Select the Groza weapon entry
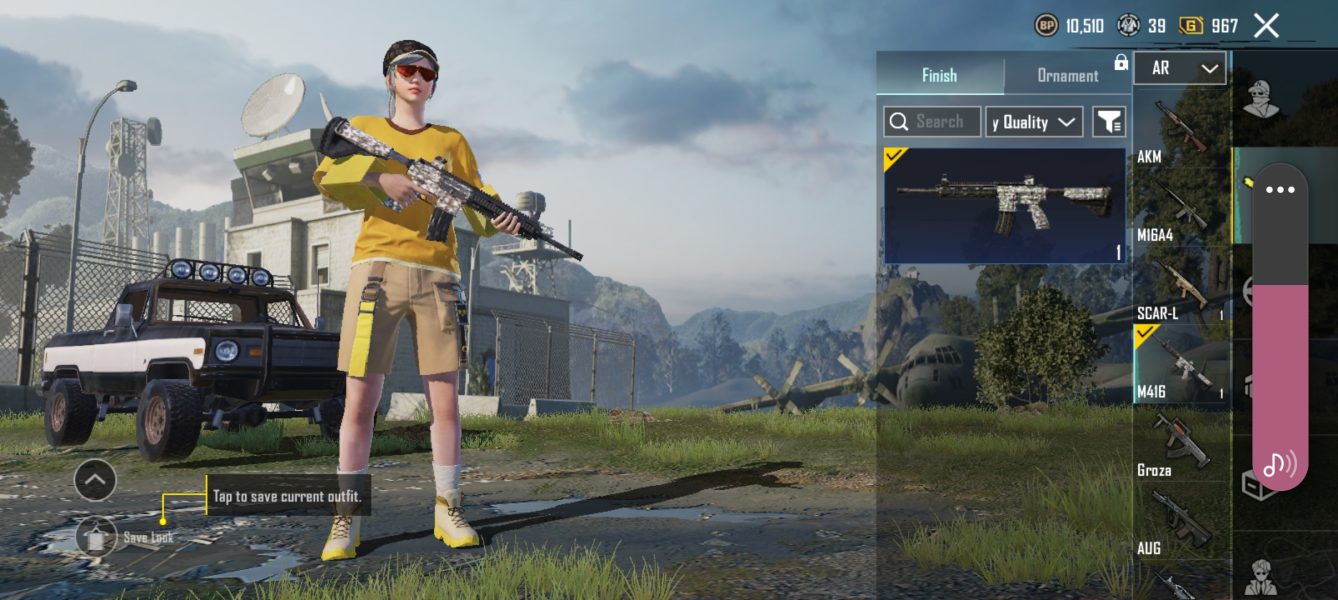1338x600 pixels. (1181, 443)
